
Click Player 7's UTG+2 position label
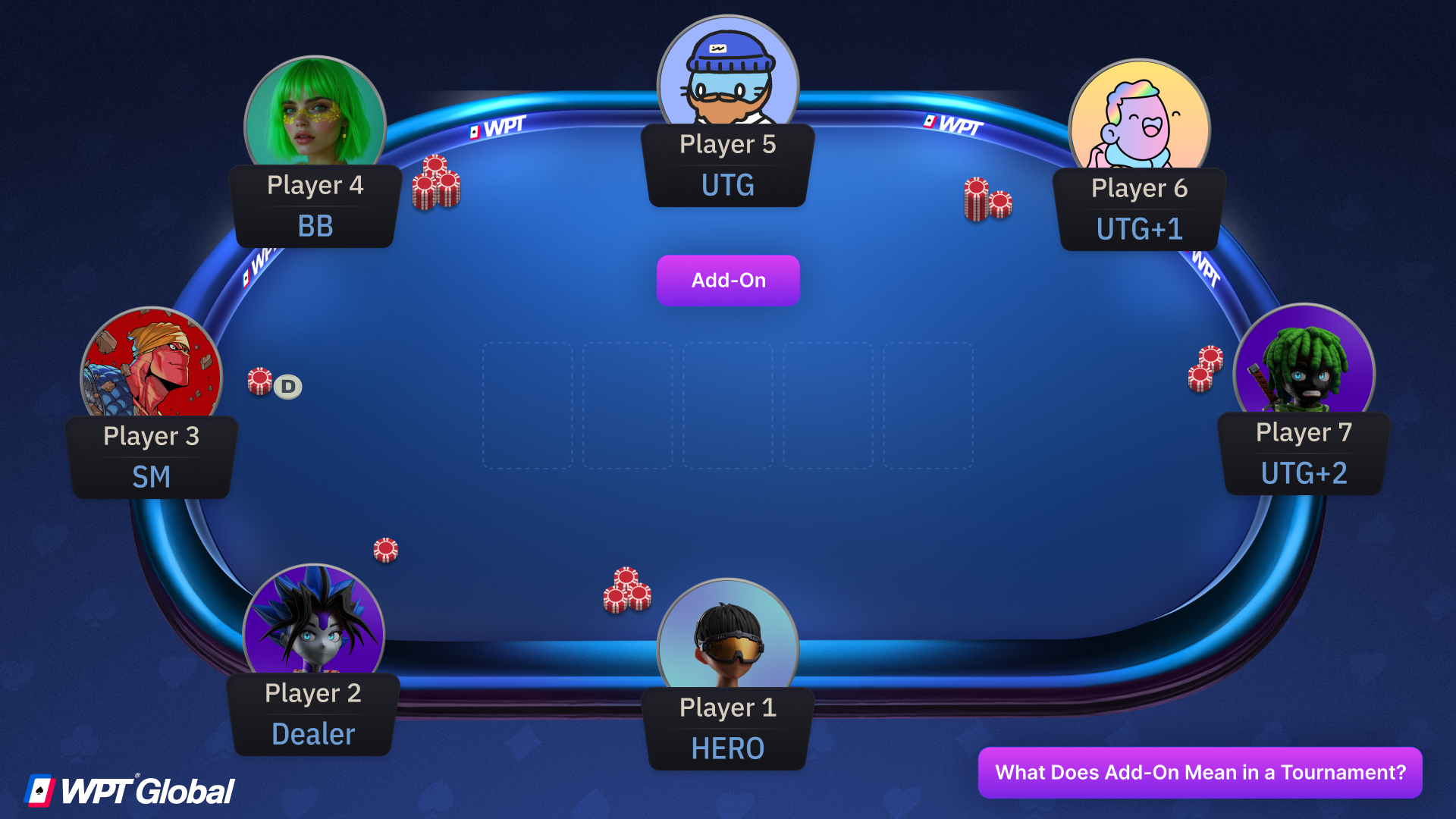1304,472
